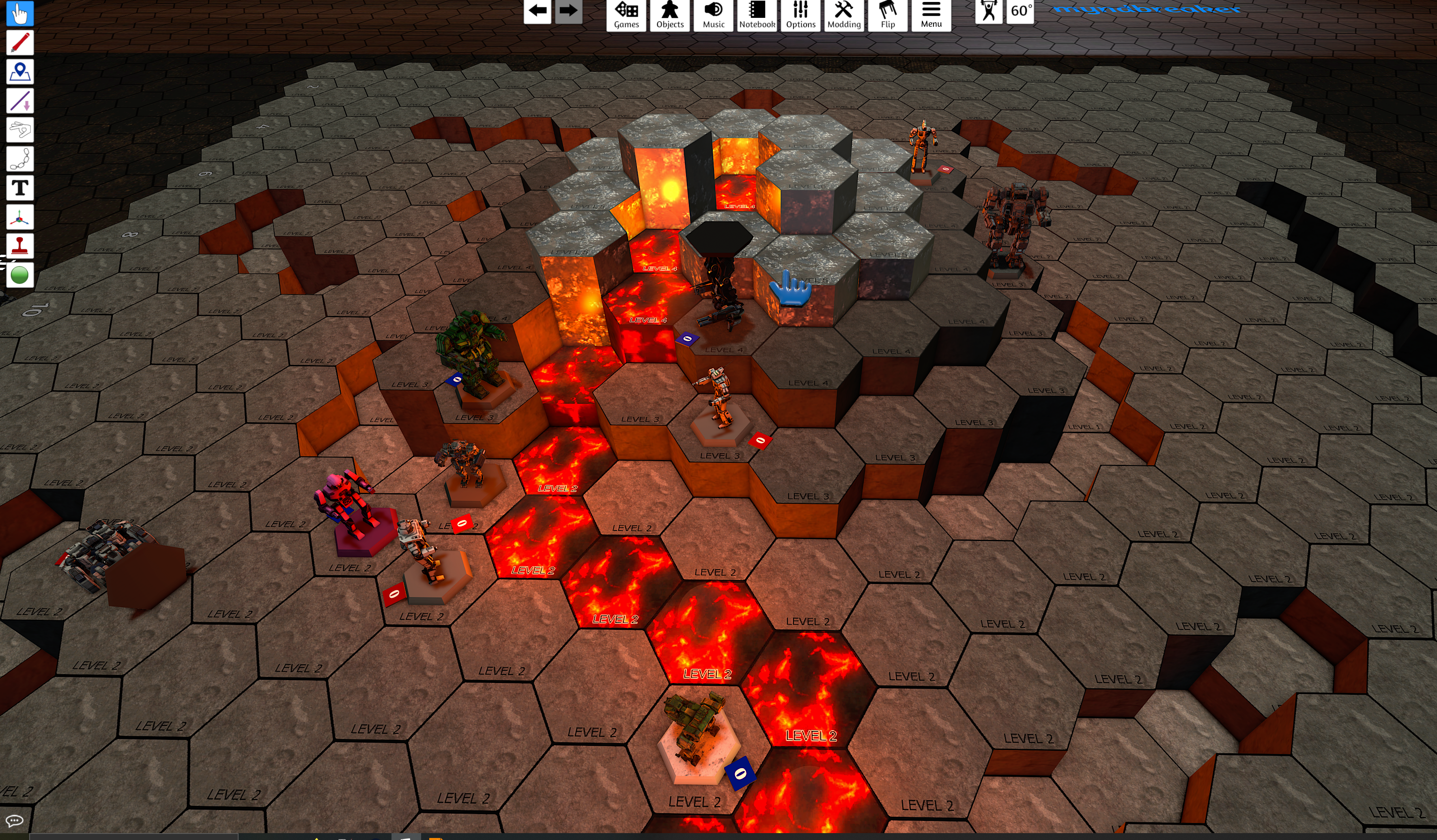
Task: Click the green player color circle
Action: 20,275
